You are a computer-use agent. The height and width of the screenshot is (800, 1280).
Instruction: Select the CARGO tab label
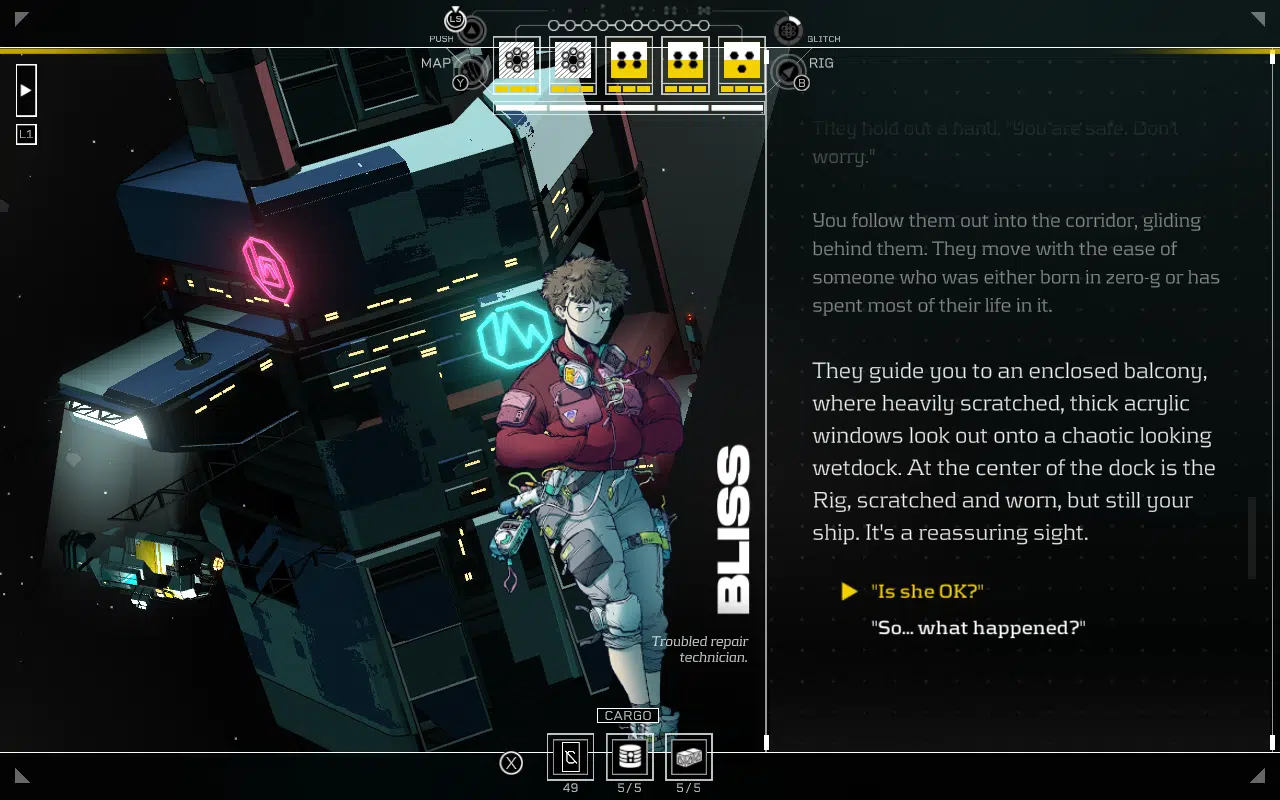(628, 715)
